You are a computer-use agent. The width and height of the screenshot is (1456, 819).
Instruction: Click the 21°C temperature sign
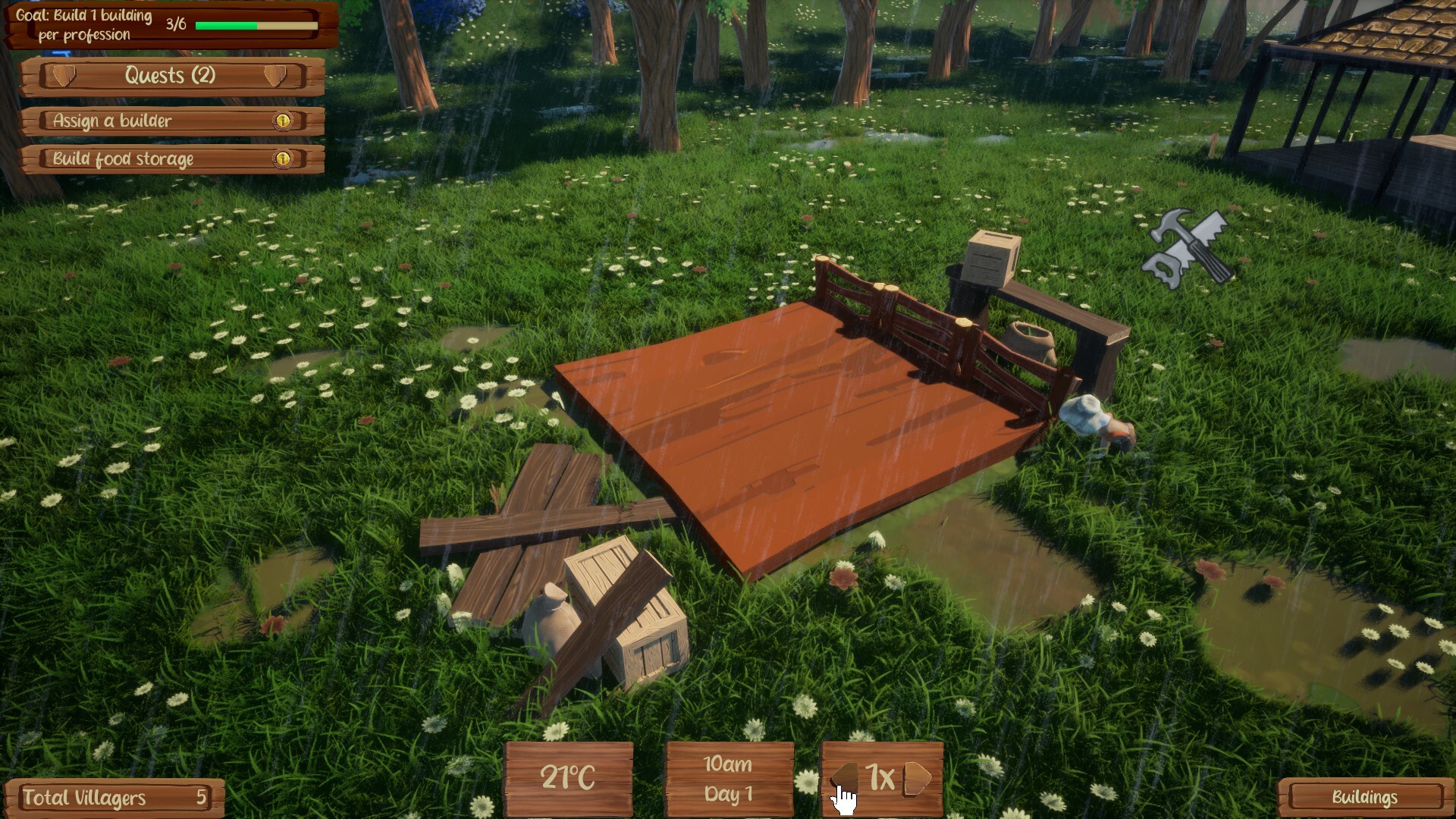pyautogui.click(x=567, y=777)
